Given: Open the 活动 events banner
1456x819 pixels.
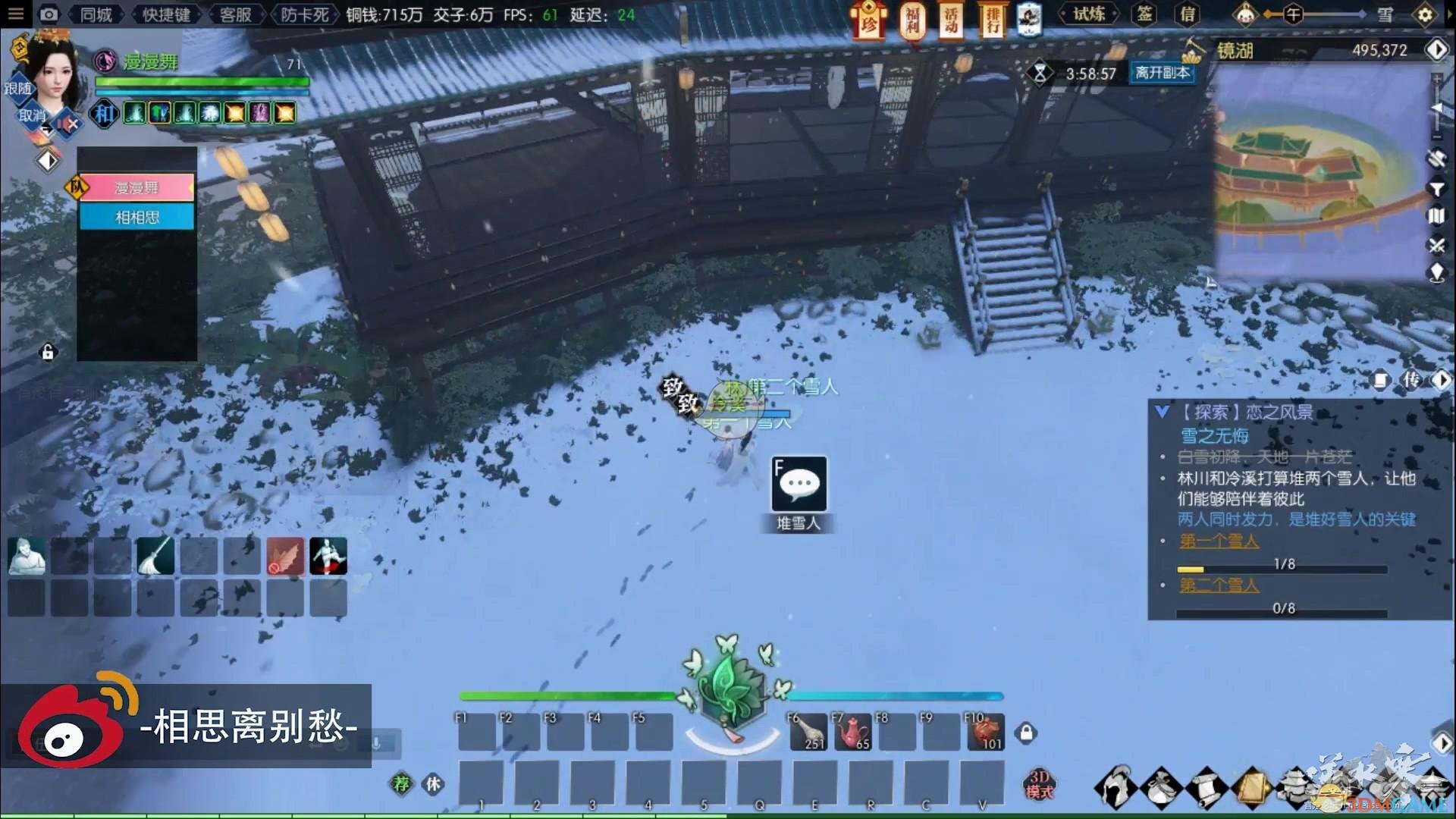Looking at the screenshot, I should (951, 20).
